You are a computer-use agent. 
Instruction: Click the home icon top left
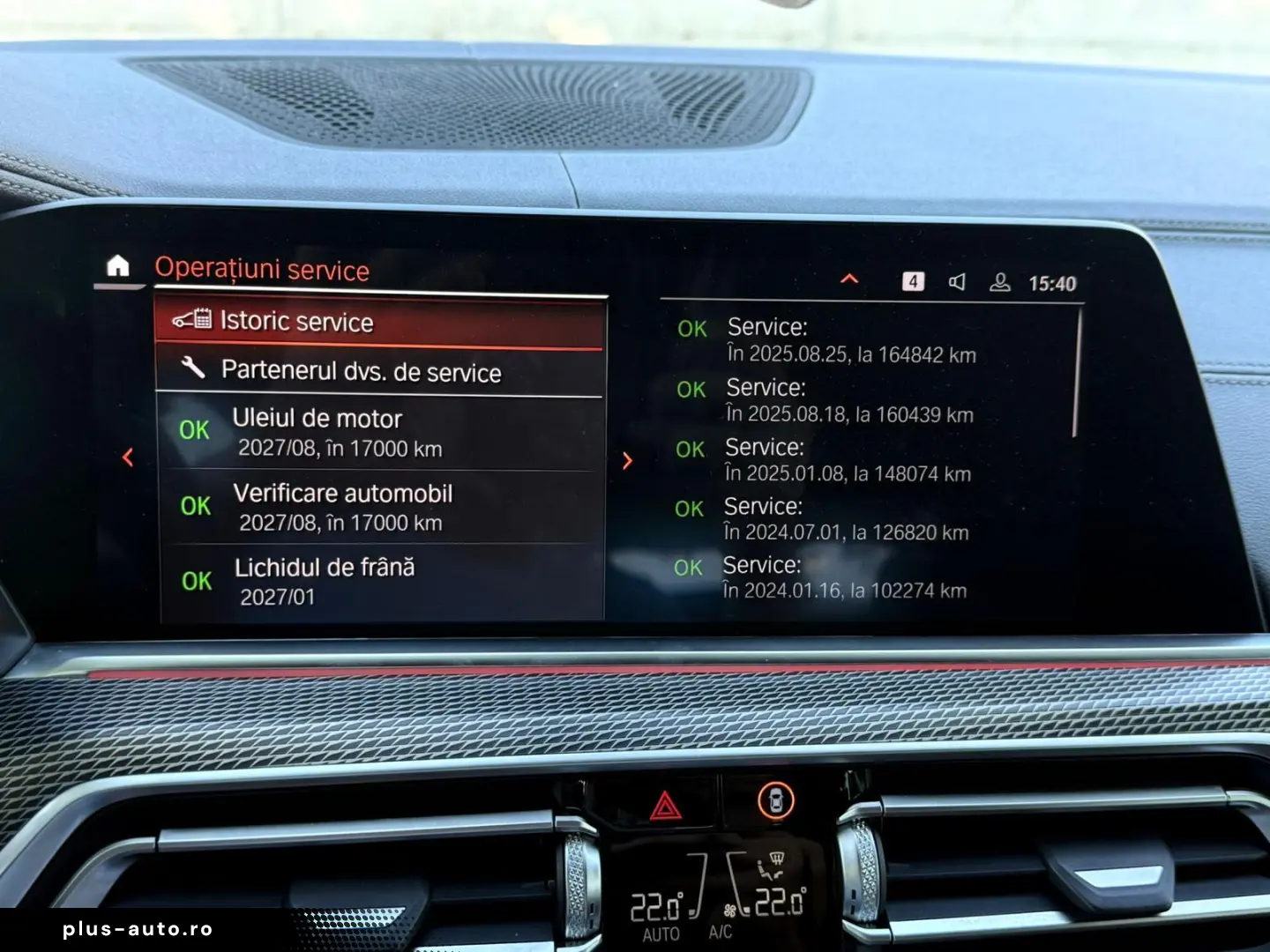(x=118, y=264)
